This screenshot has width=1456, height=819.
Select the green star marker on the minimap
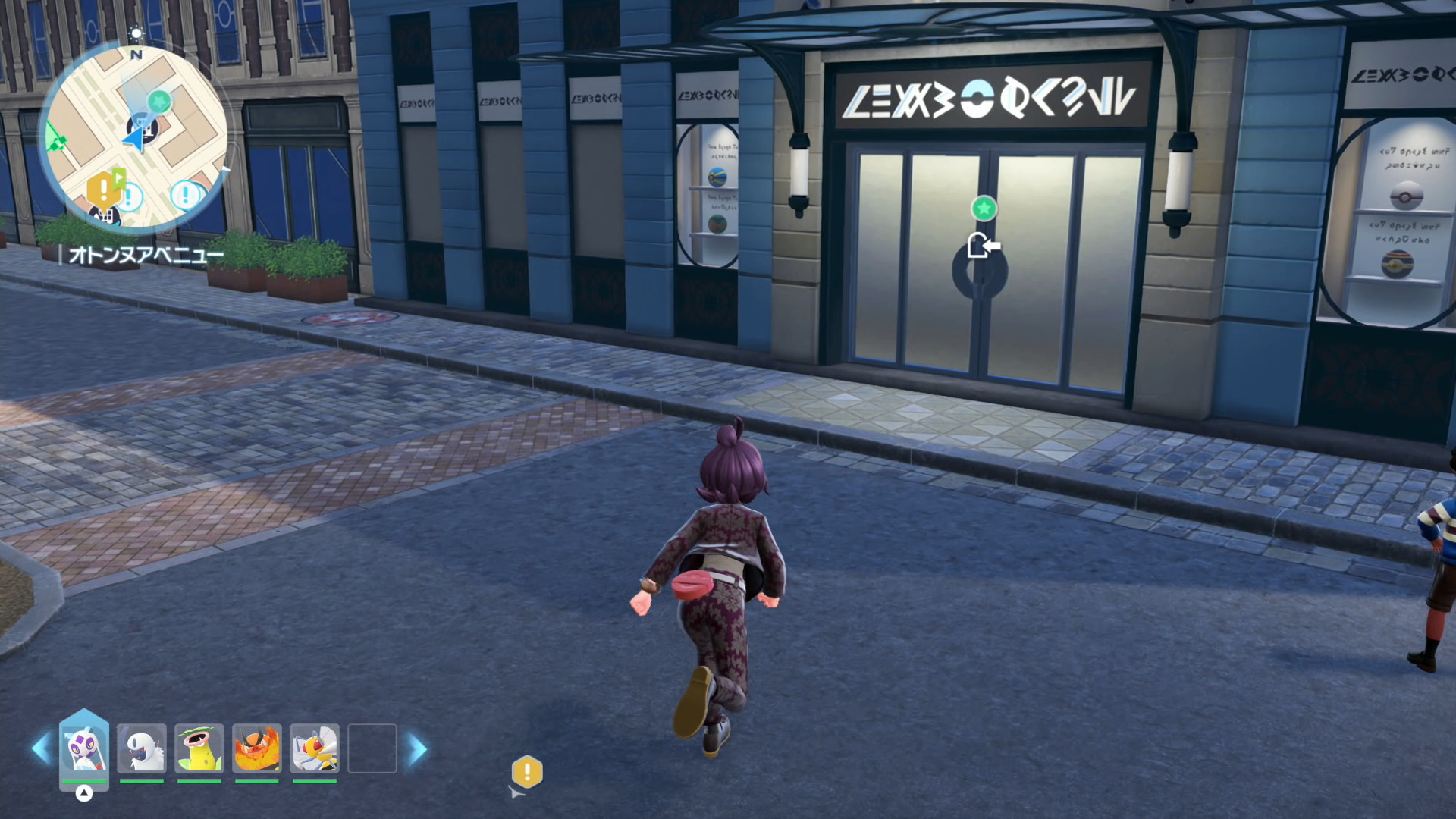(x=159, y=100)
